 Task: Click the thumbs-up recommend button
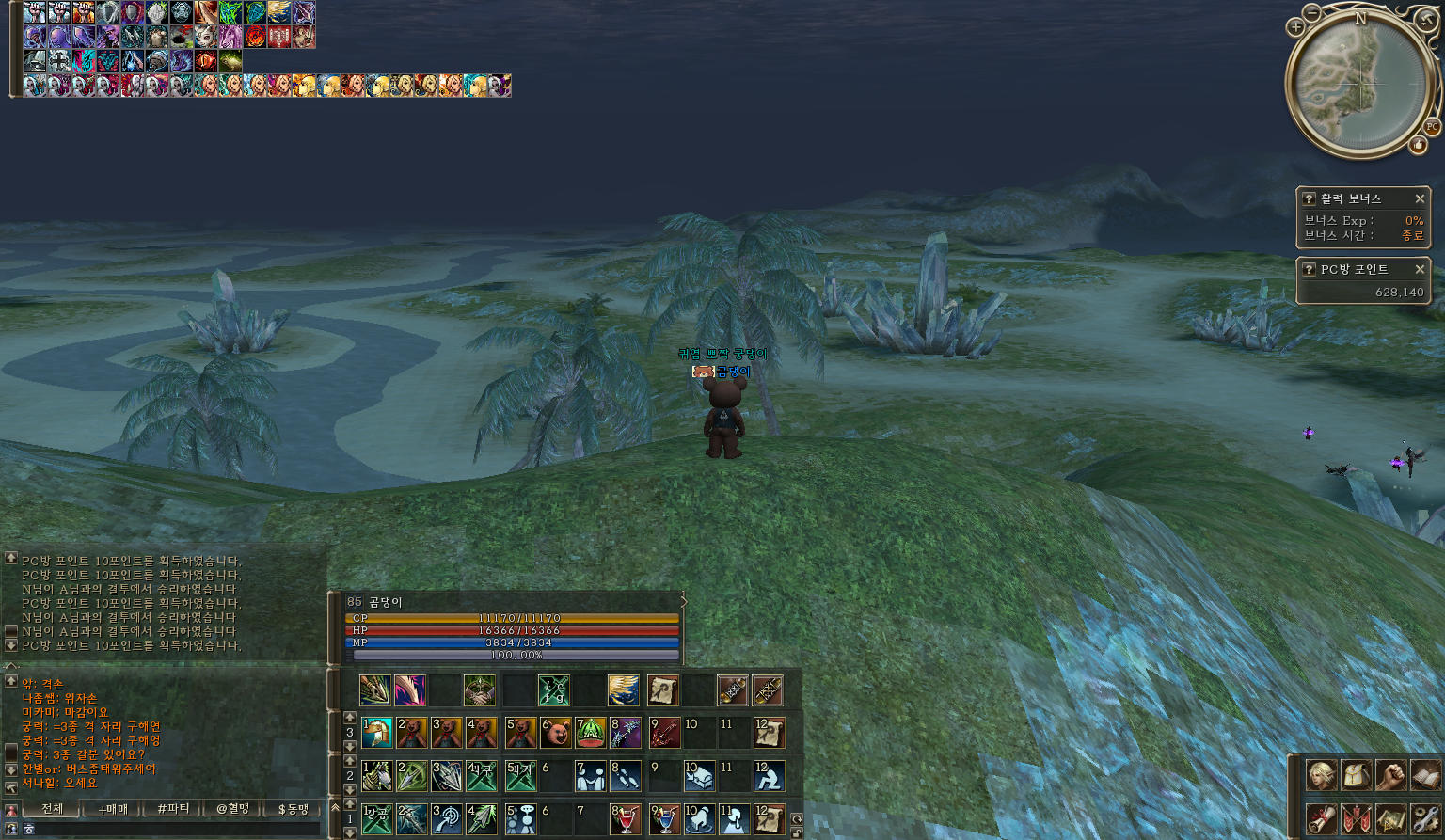tap(1418, 145)
